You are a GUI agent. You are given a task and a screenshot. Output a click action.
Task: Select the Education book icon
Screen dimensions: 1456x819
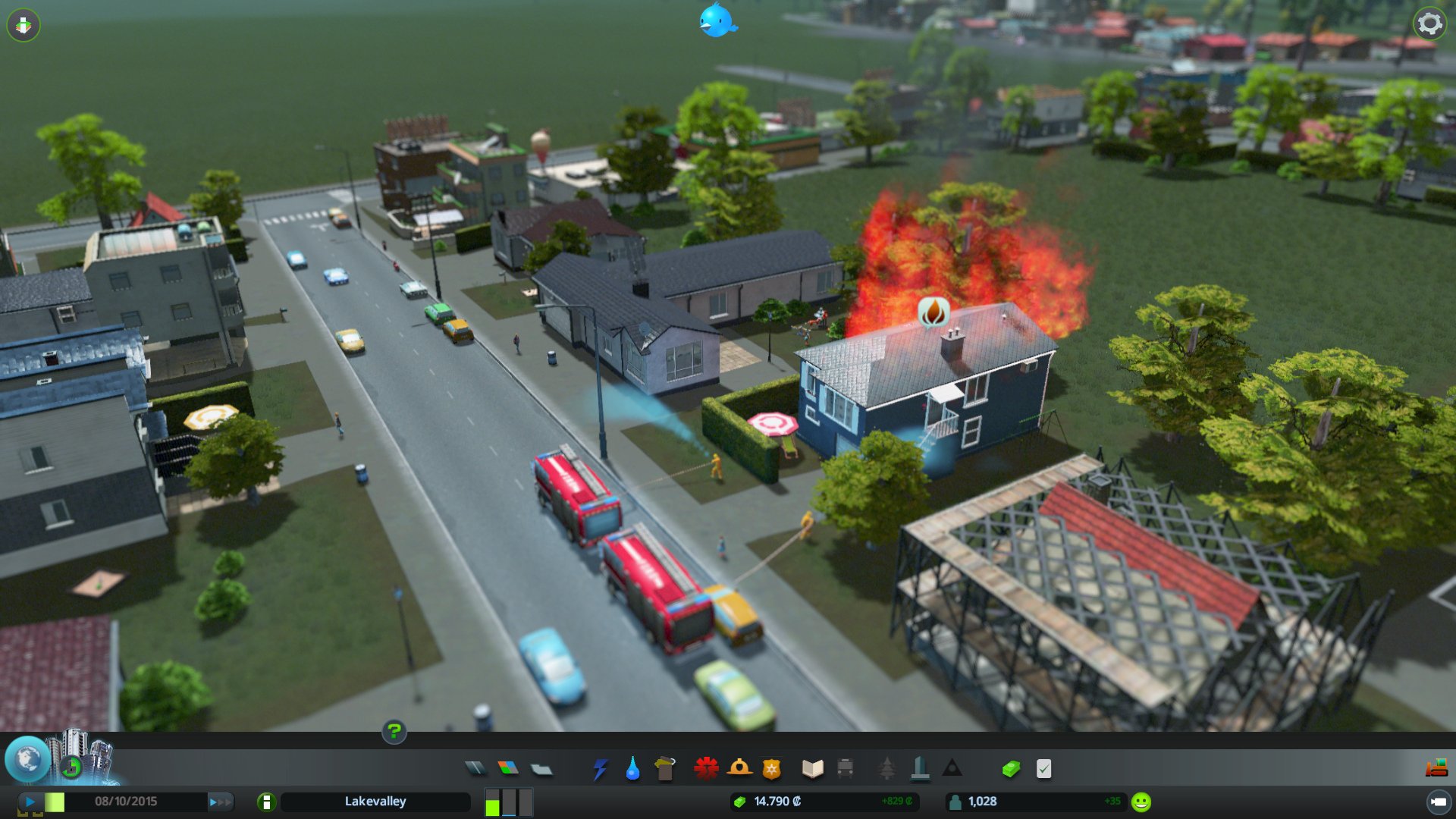coord(811,768)
